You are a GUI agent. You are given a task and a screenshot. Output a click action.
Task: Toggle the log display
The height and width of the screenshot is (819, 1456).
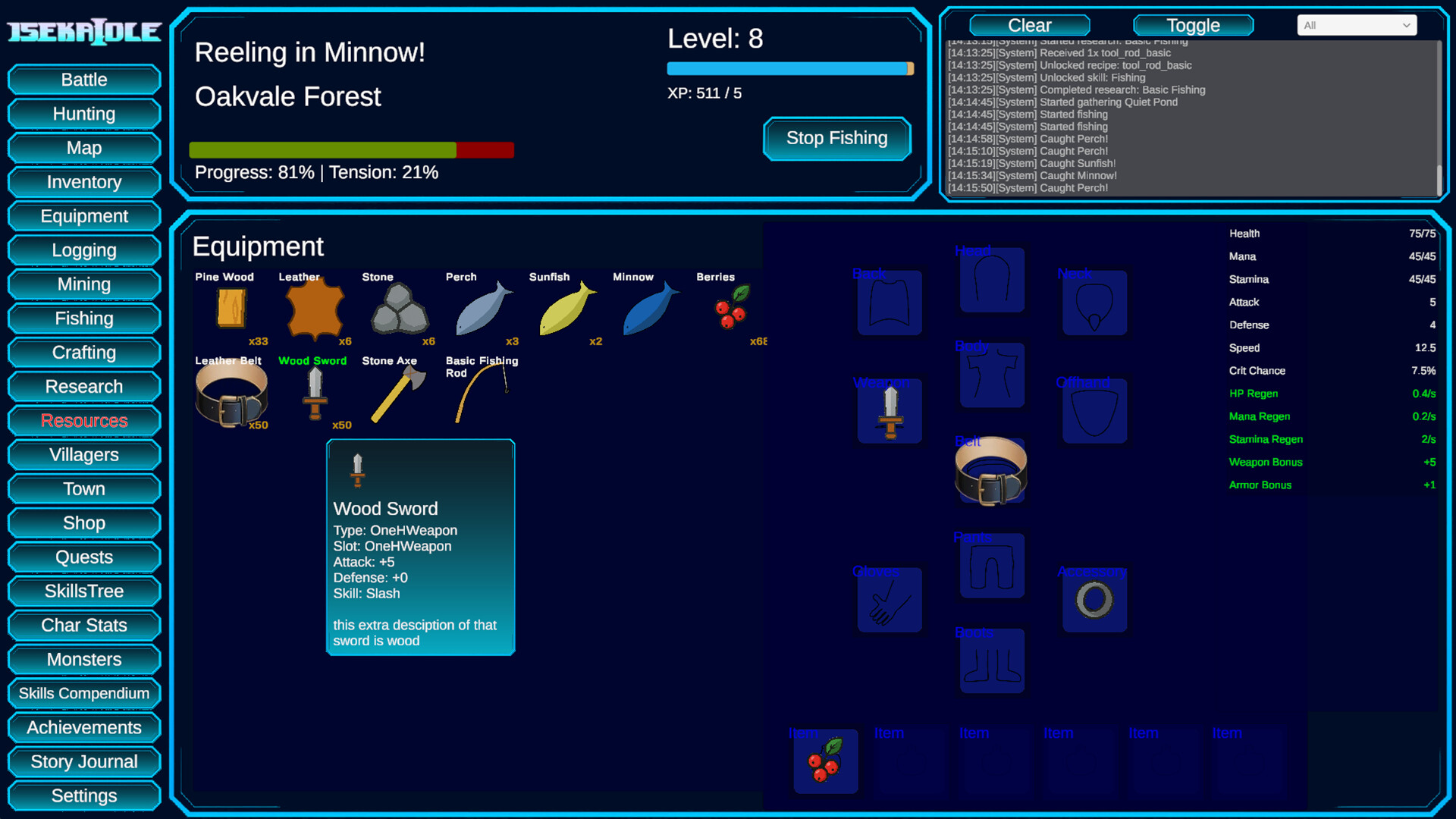pyautogui.click(x=1192, y=25)
